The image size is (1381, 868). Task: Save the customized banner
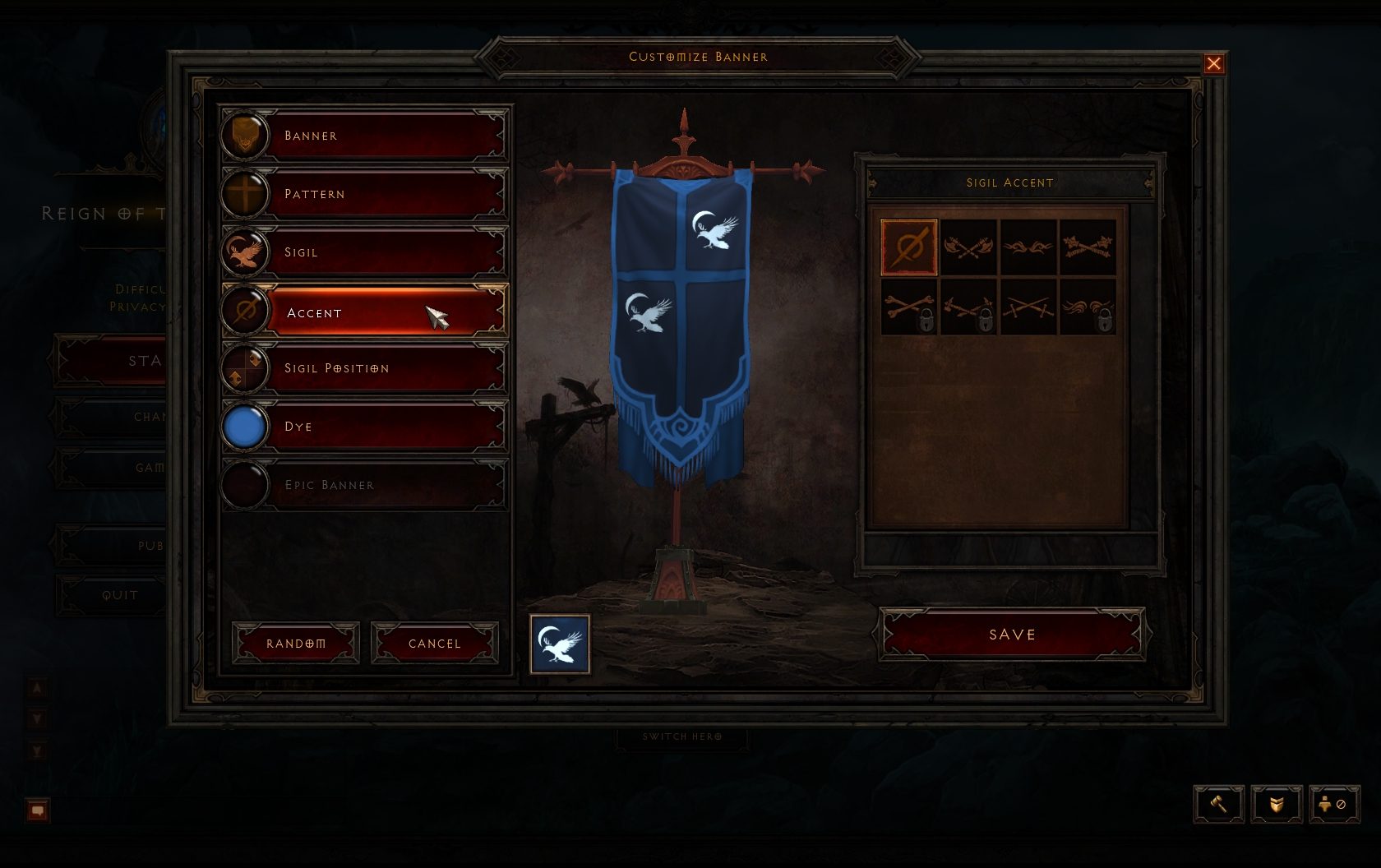click(x=1012, y=634)
